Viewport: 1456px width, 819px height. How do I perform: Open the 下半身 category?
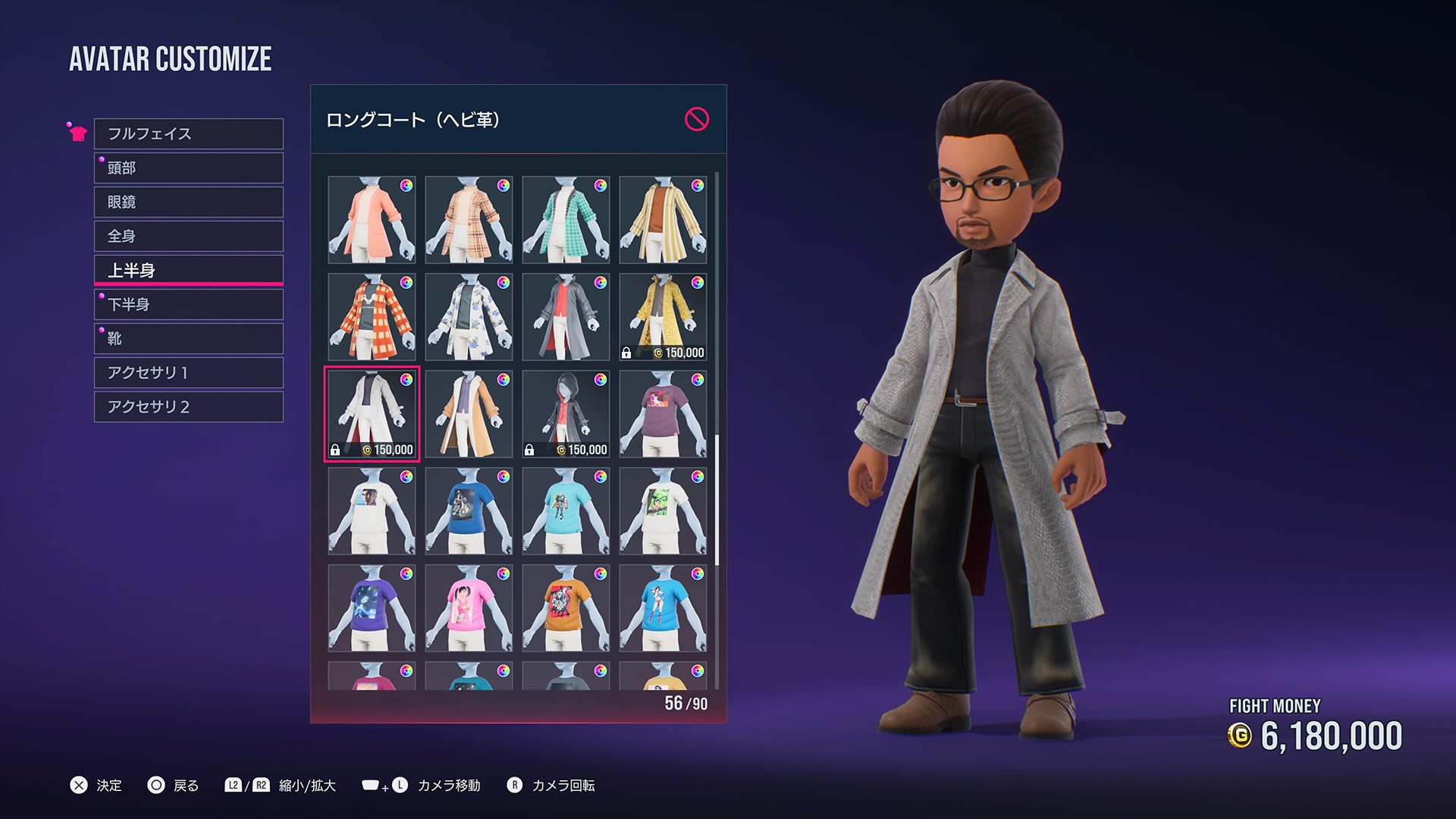[188, 304]
